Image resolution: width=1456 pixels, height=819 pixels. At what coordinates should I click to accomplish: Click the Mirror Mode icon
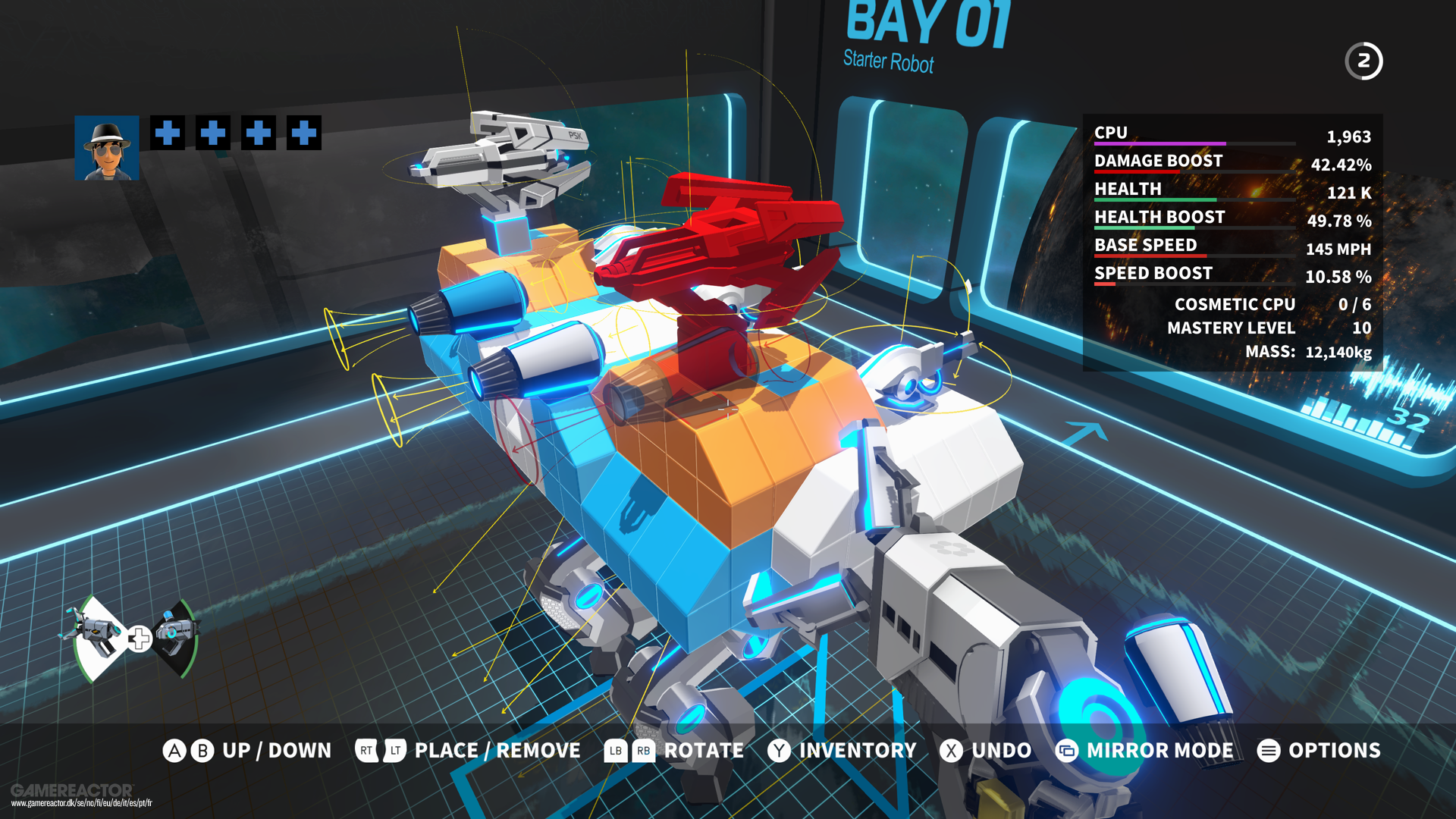click(x=1068, y=751)
